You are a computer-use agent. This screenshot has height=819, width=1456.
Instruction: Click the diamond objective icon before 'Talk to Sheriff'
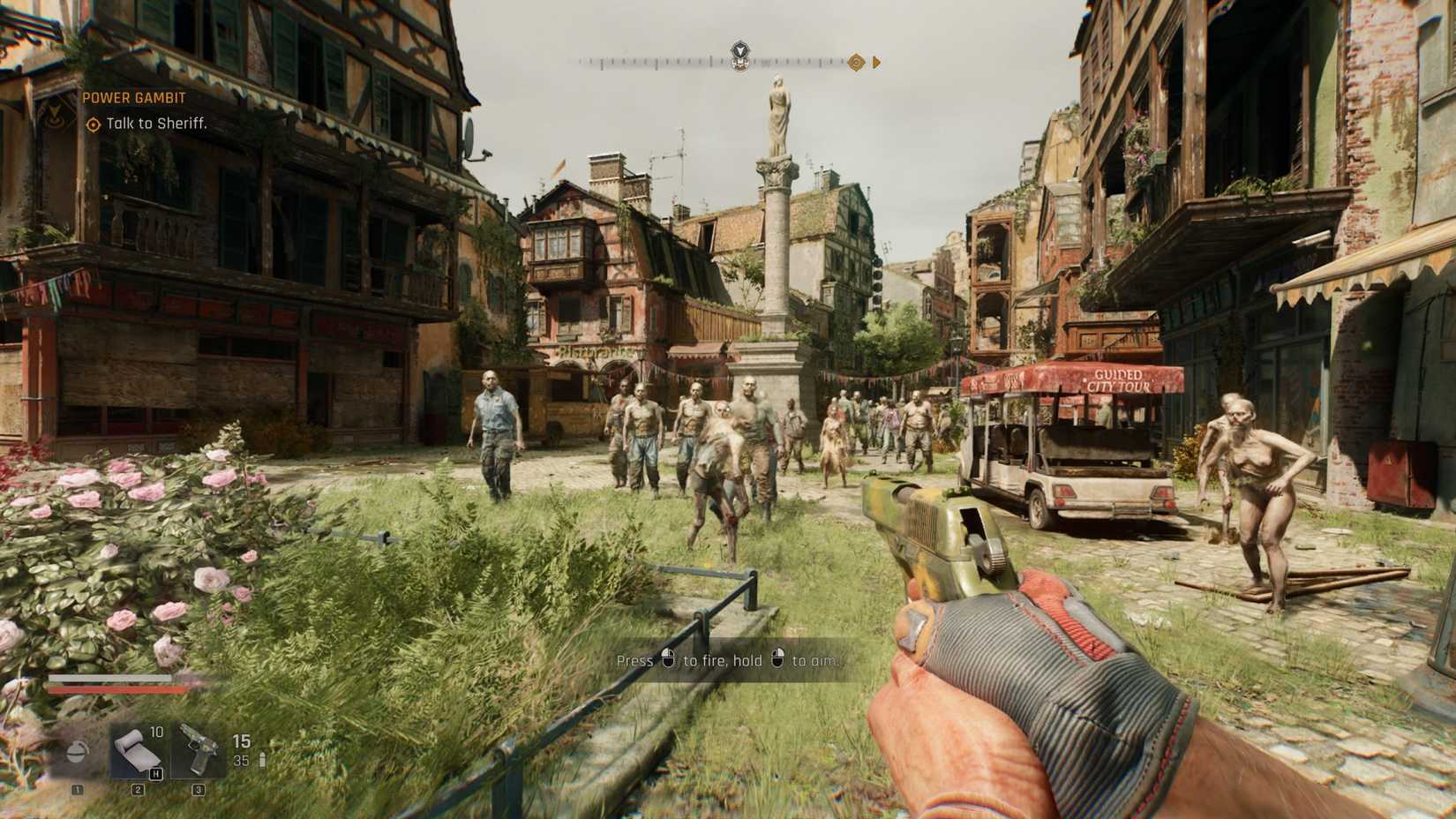click(93, 125)
